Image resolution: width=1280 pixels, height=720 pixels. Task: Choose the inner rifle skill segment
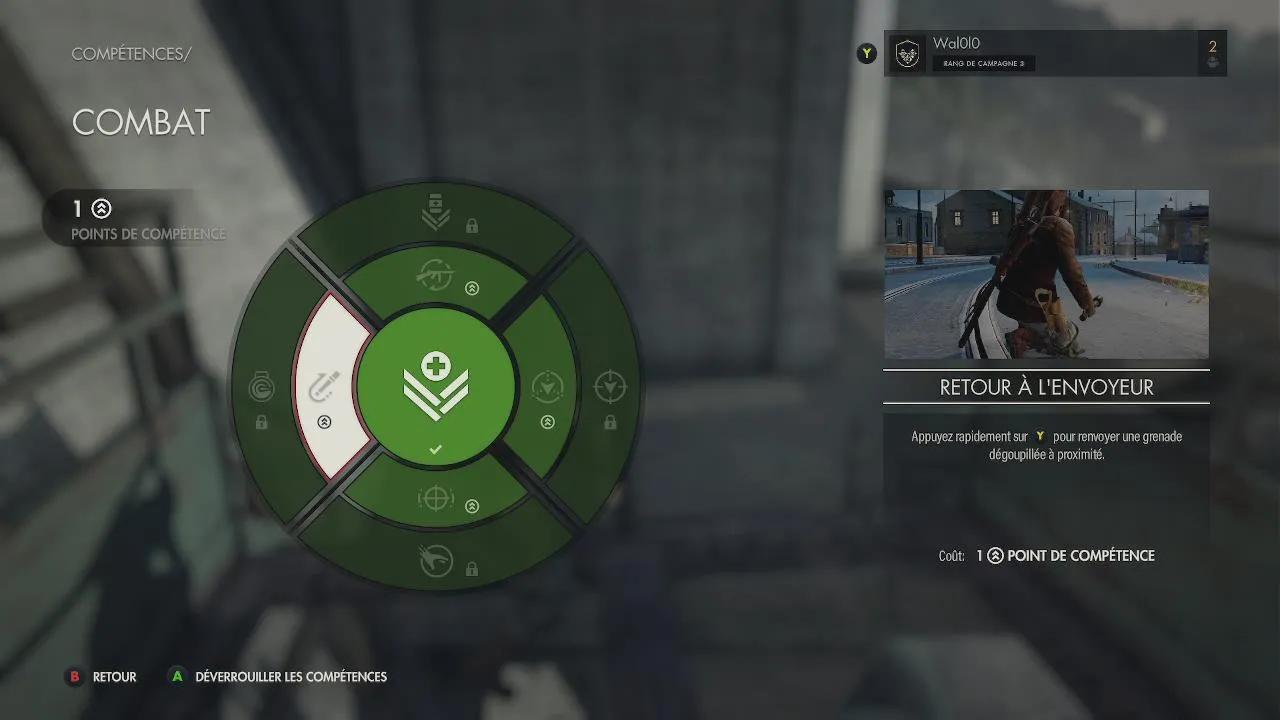pos(436,277)
